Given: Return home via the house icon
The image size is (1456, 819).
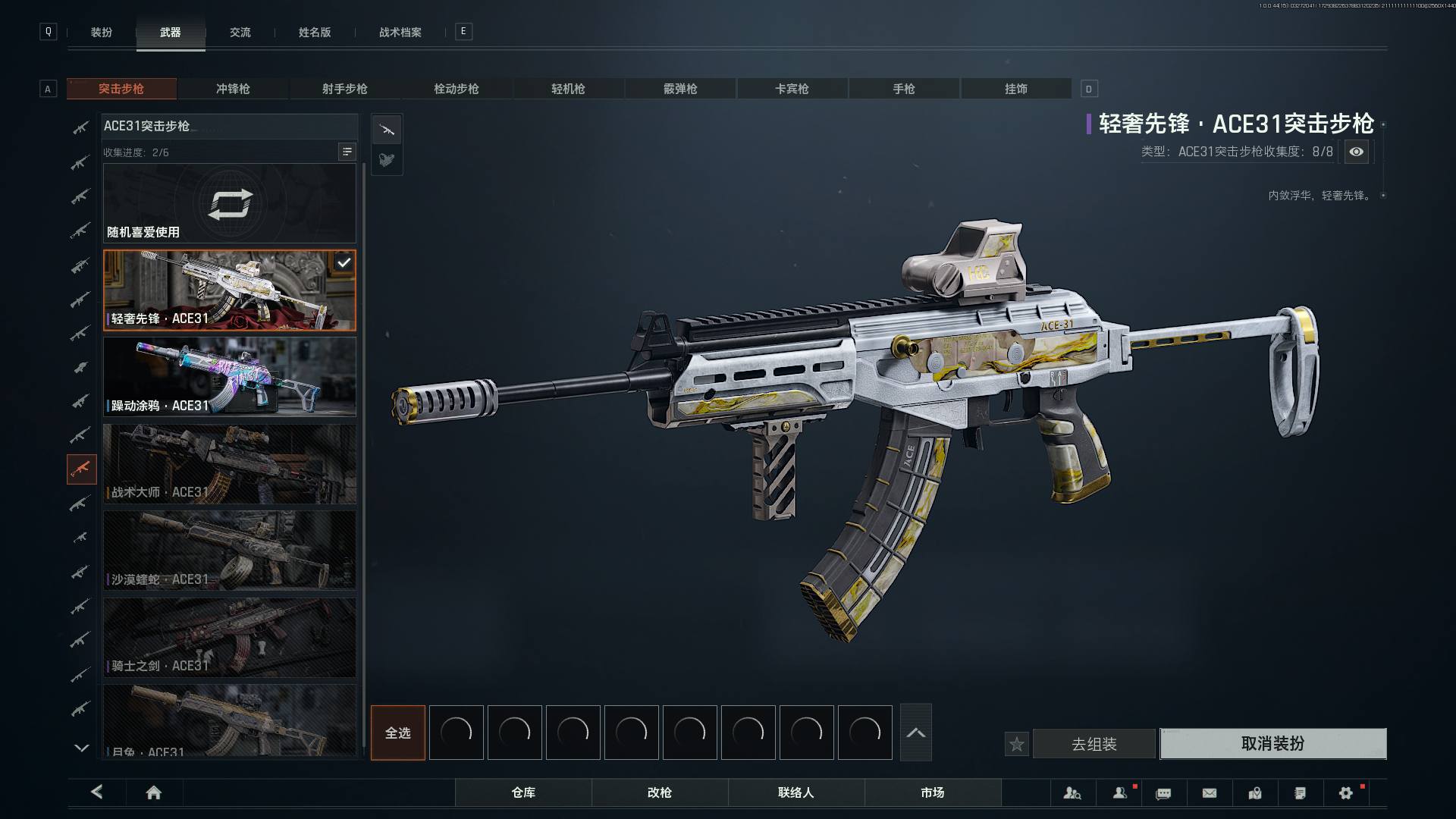Looking at the screenshot, I should coord(154,793).
